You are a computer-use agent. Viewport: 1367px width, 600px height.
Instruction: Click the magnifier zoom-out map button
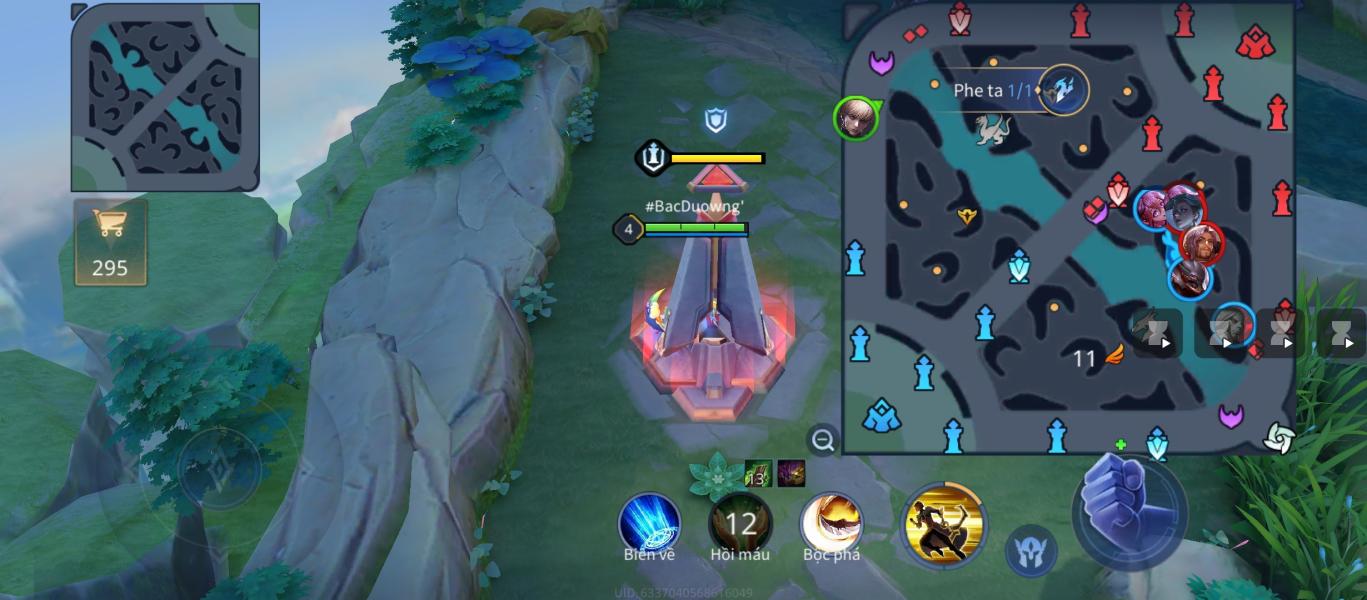(823, 440)
